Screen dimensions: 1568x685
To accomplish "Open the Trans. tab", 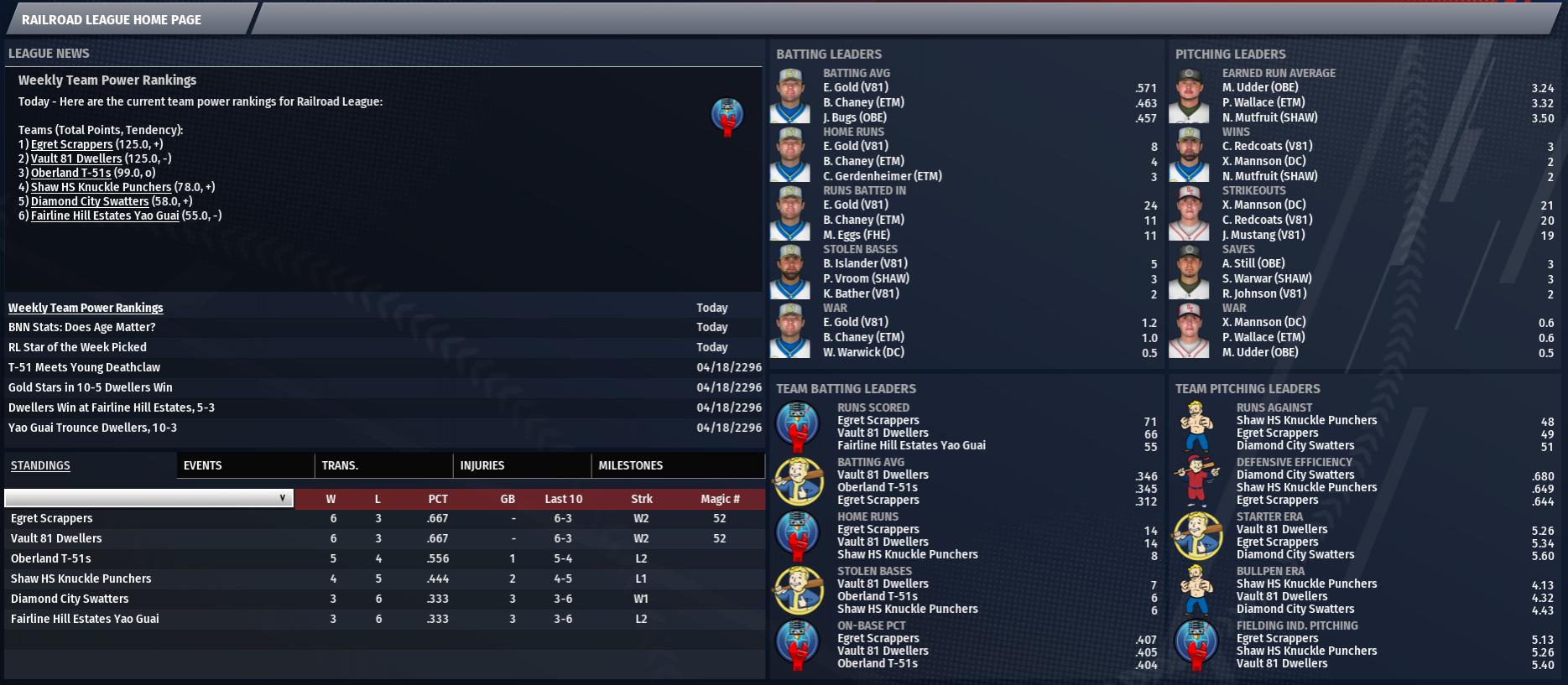I will click(x=340, y=465).
